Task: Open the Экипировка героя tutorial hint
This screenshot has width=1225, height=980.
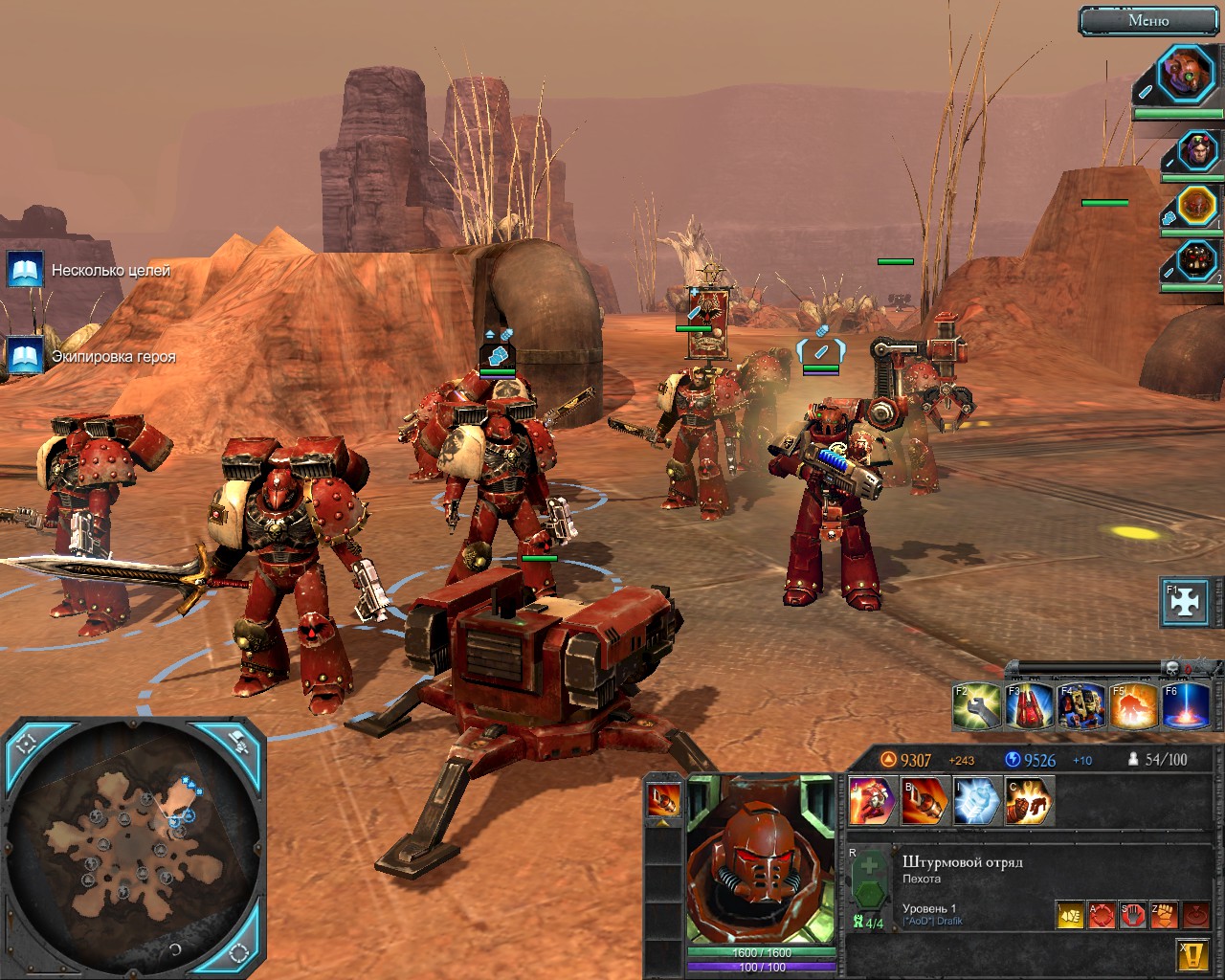Action: click(x=26, y=356)
